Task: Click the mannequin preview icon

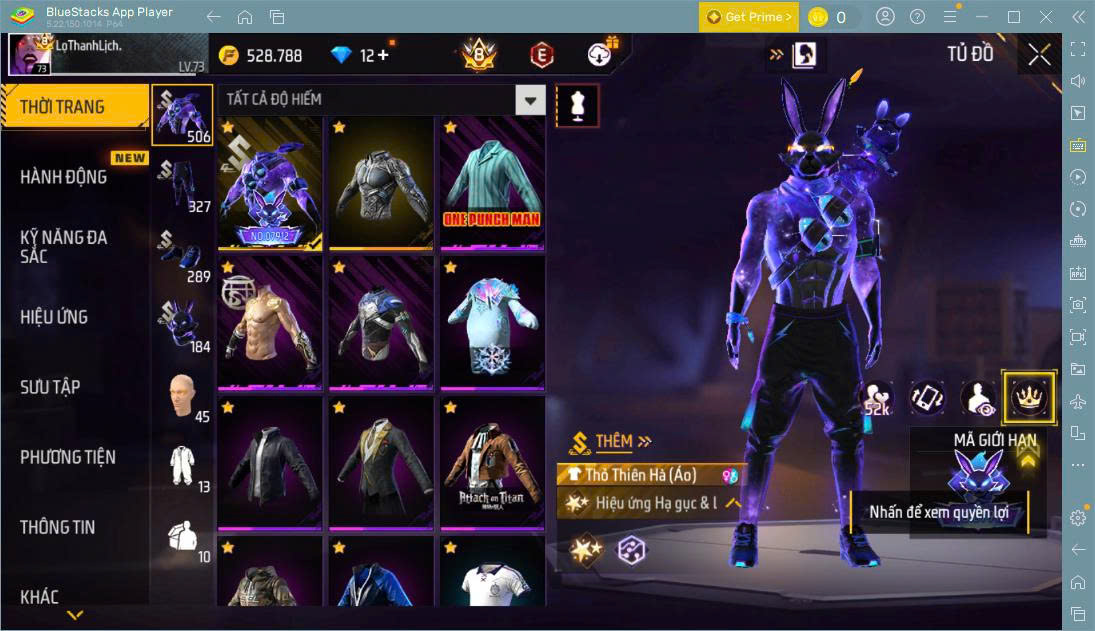Action: pyautogui.click(x=577, y=105)
